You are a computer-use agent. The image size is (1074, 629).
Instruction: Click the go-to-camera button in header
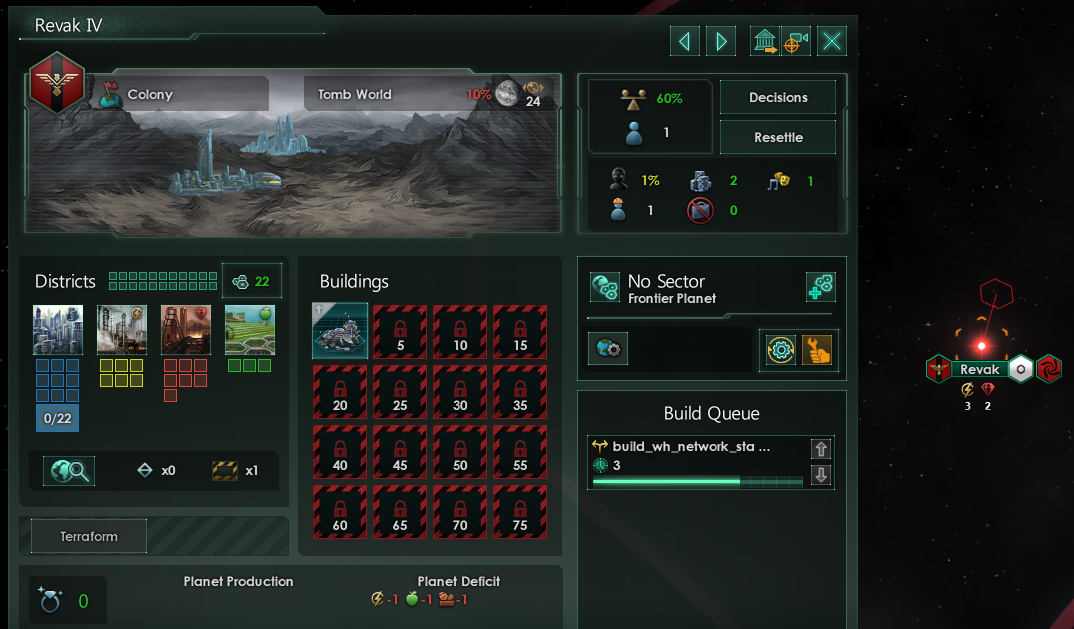tap(796, 41)
